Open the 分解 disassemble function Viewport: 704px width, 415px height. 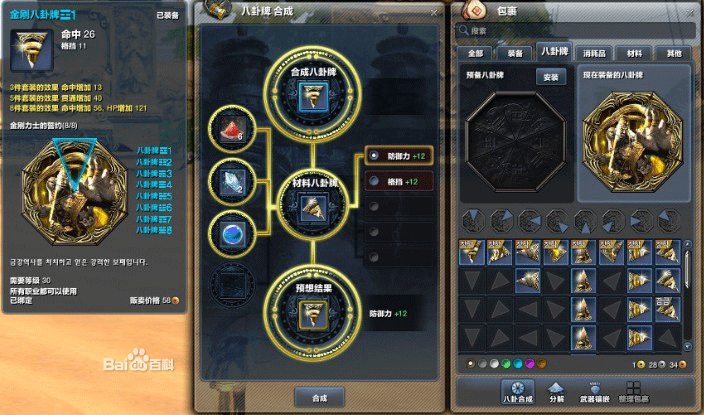[x=557, y=392]
